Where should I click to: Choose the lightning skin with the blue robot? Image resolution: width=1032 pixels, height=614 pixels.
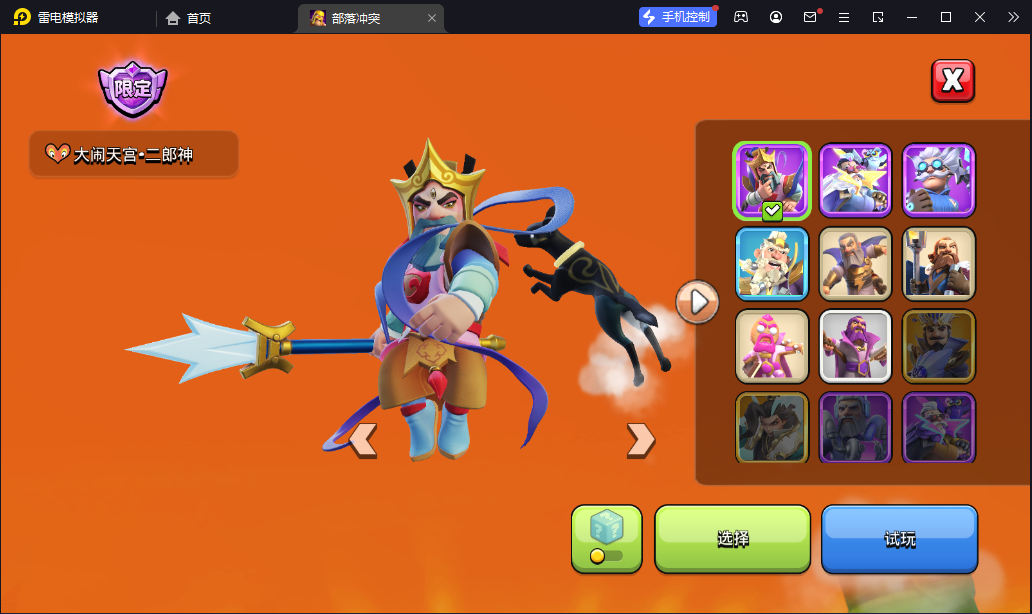click(x=855, y=180)
